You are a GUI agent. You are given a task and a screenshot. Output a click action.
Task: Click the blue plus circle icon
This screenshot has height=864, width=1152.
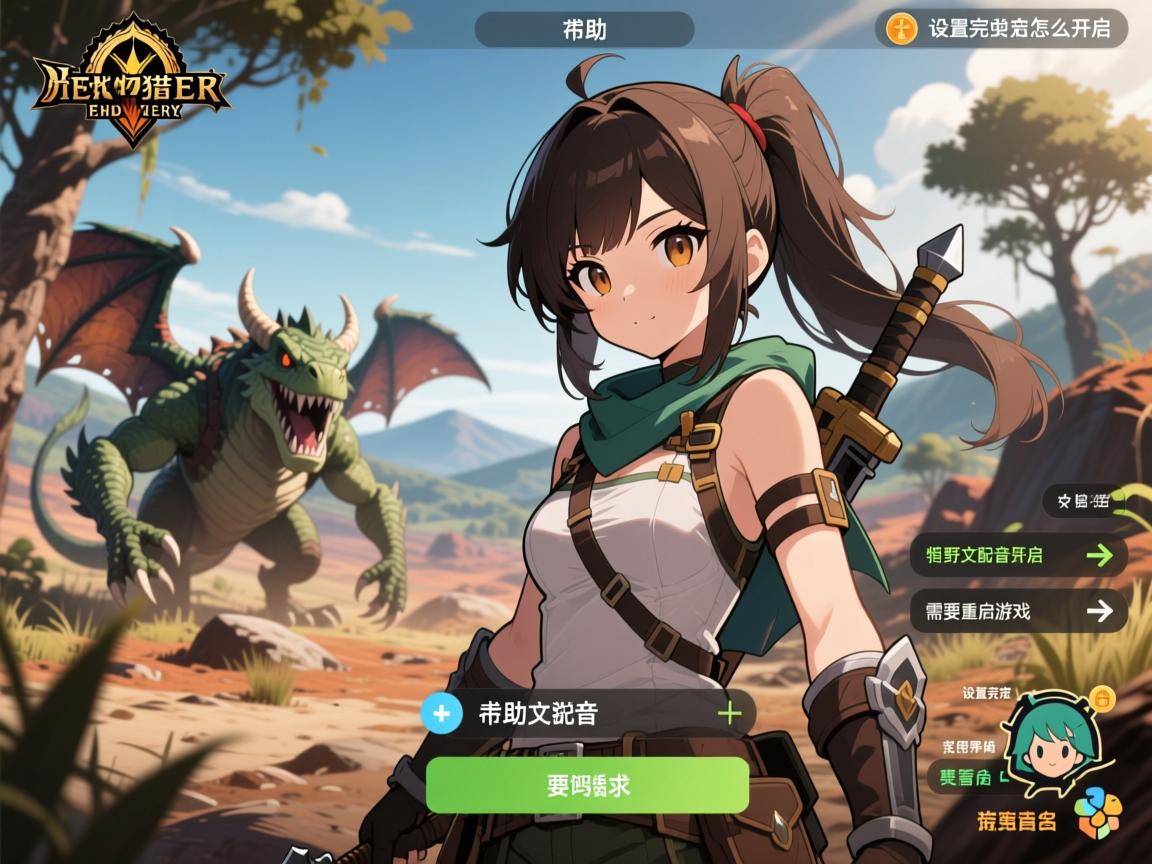coord(442,713)
